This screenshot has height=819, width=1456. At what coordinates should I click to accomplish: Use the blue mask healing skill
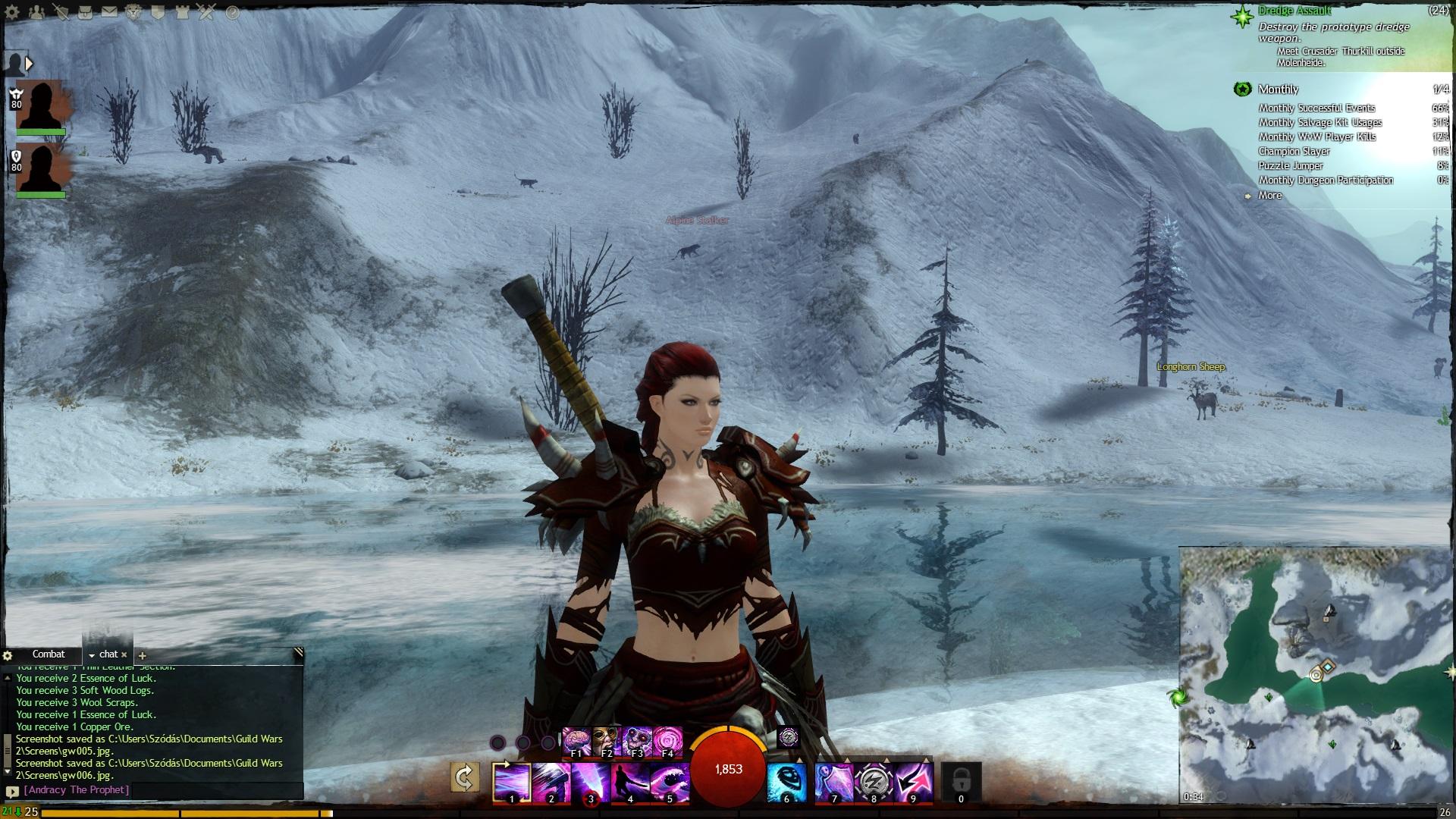coord(786,781)
